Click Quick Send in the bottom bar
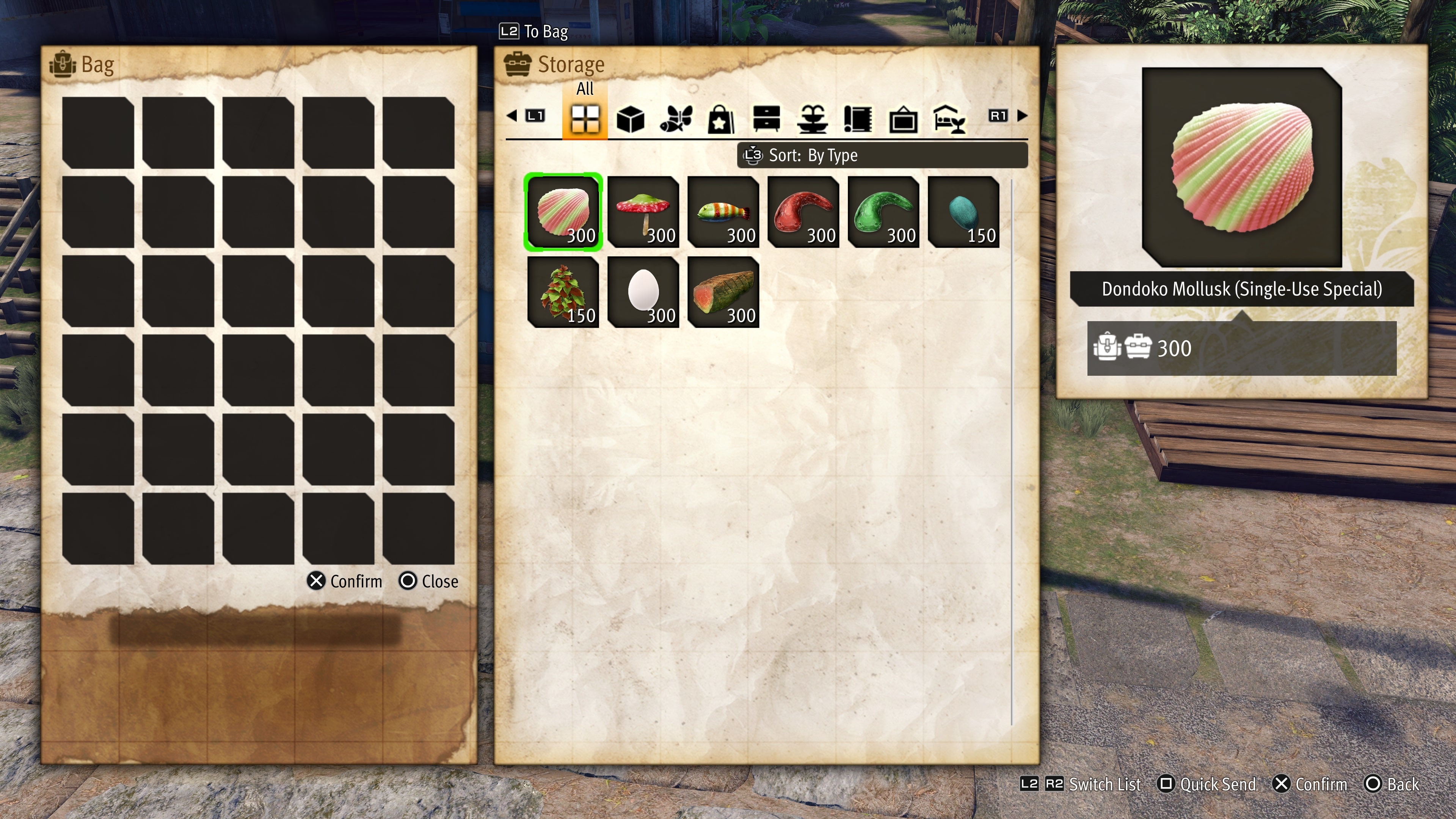 [x=1207, y=784]
